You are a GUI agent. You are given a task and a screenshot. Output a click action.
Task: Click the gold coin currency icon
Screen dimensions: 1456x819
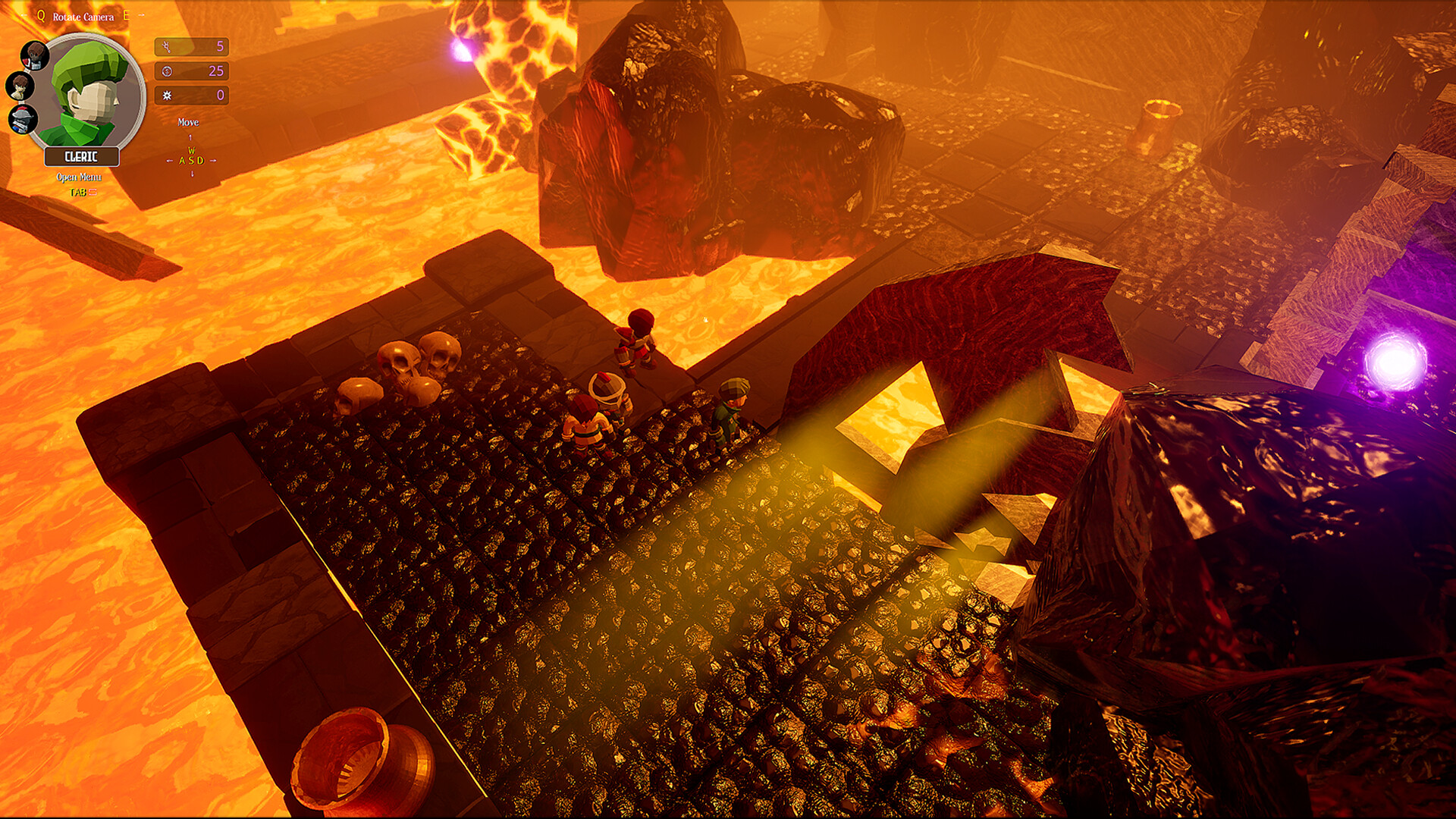click(166, 72)
